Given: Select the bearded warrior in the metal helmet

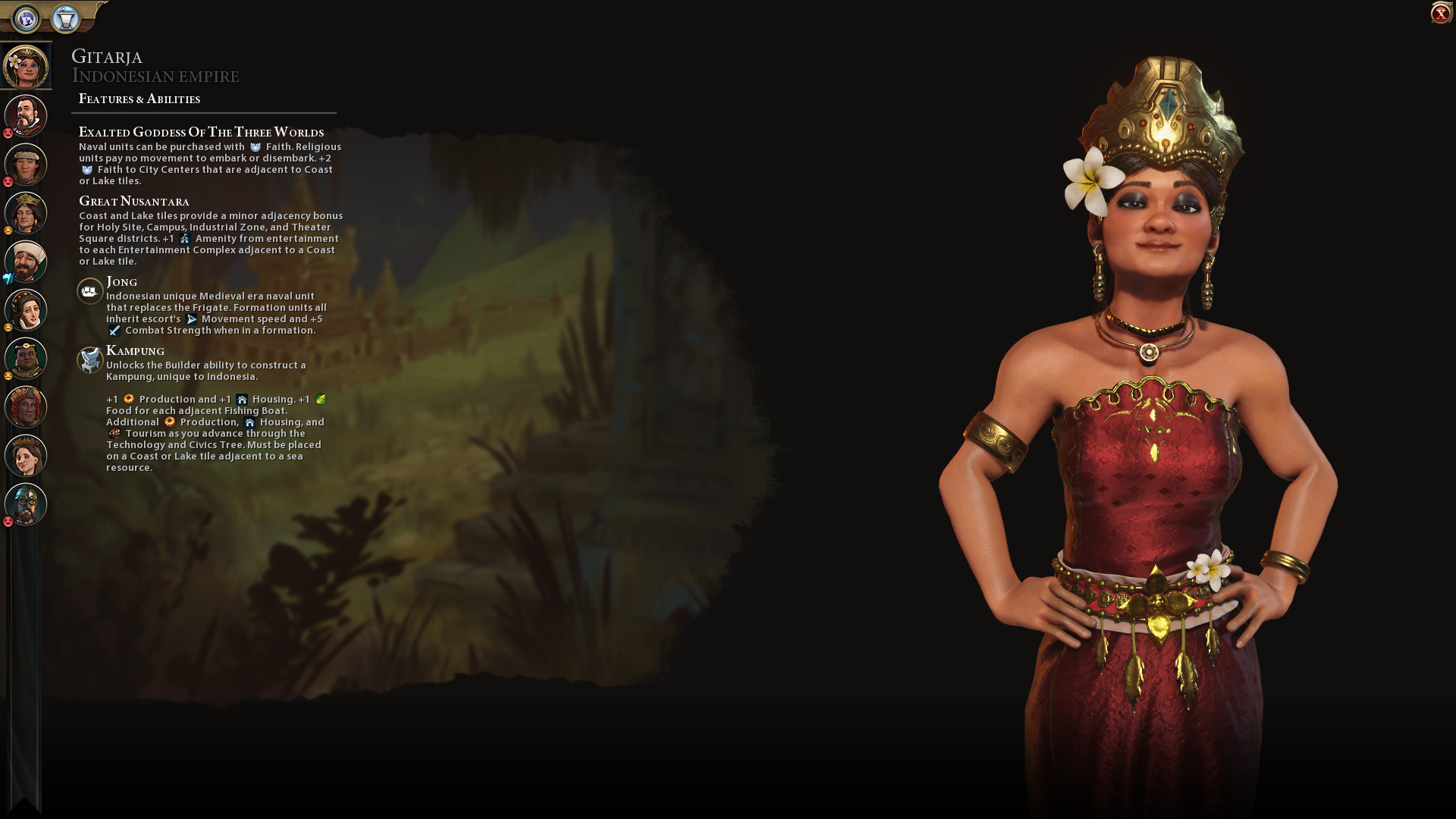Looking at the screenshot, I should [x=26, y=504].
